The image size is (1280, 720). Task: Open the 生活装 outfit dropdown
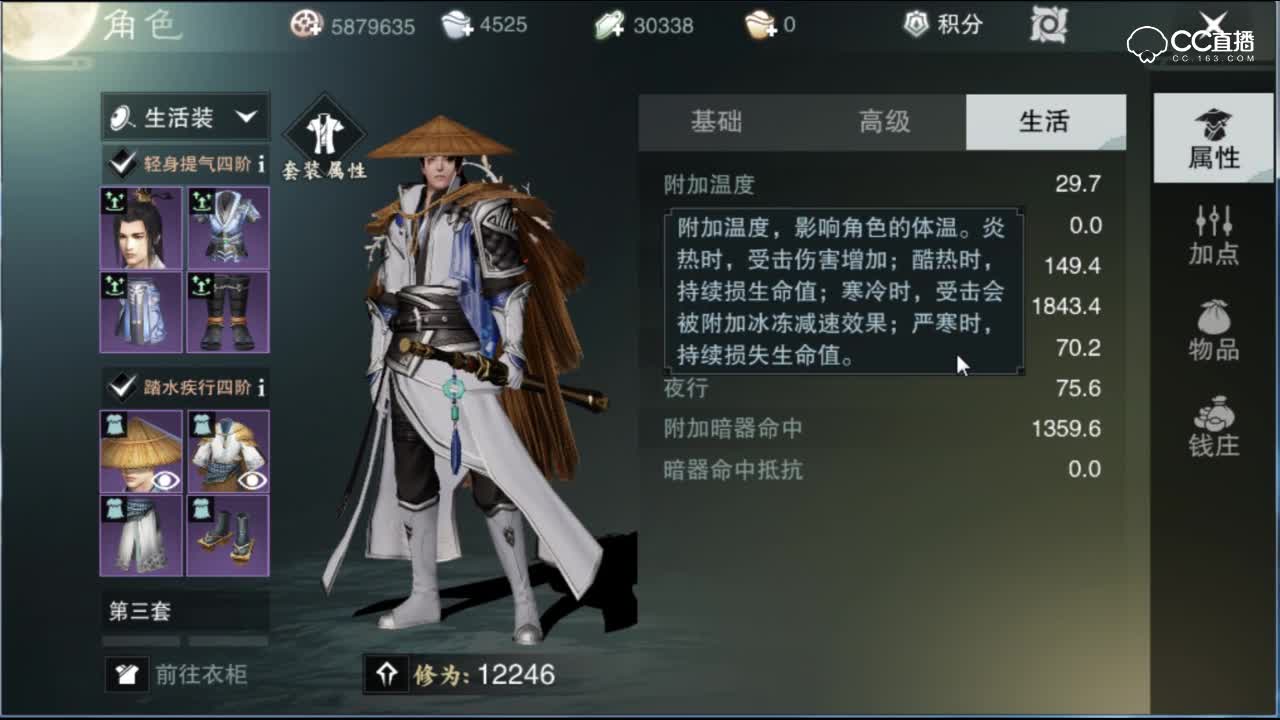click(x=183, y=115)
